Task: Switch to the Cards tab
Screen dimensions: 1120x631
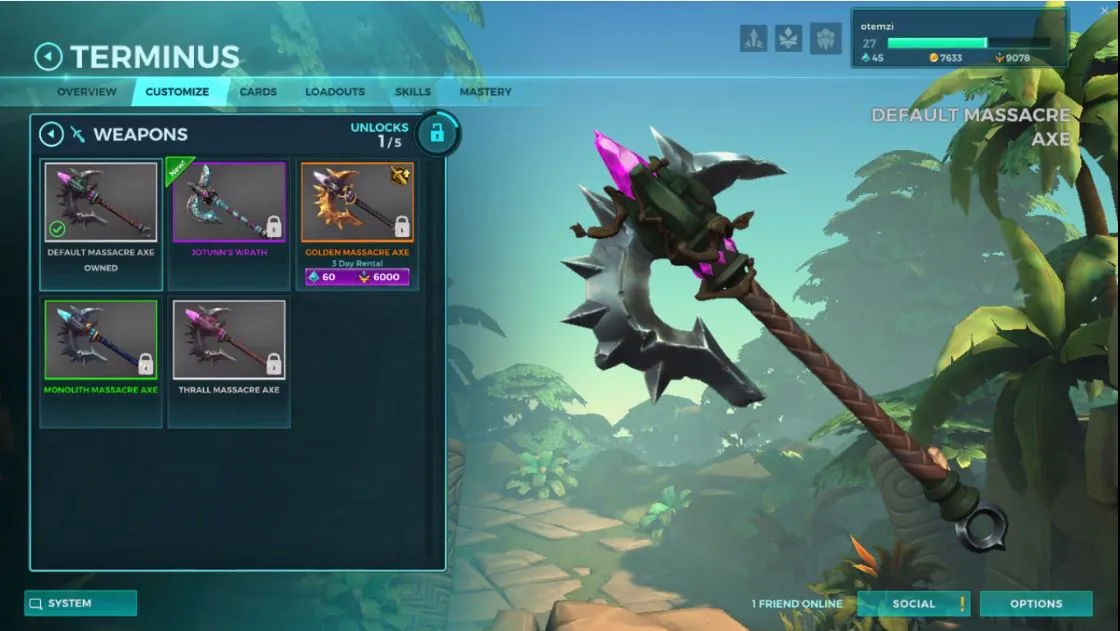Action: coord(258,92)
